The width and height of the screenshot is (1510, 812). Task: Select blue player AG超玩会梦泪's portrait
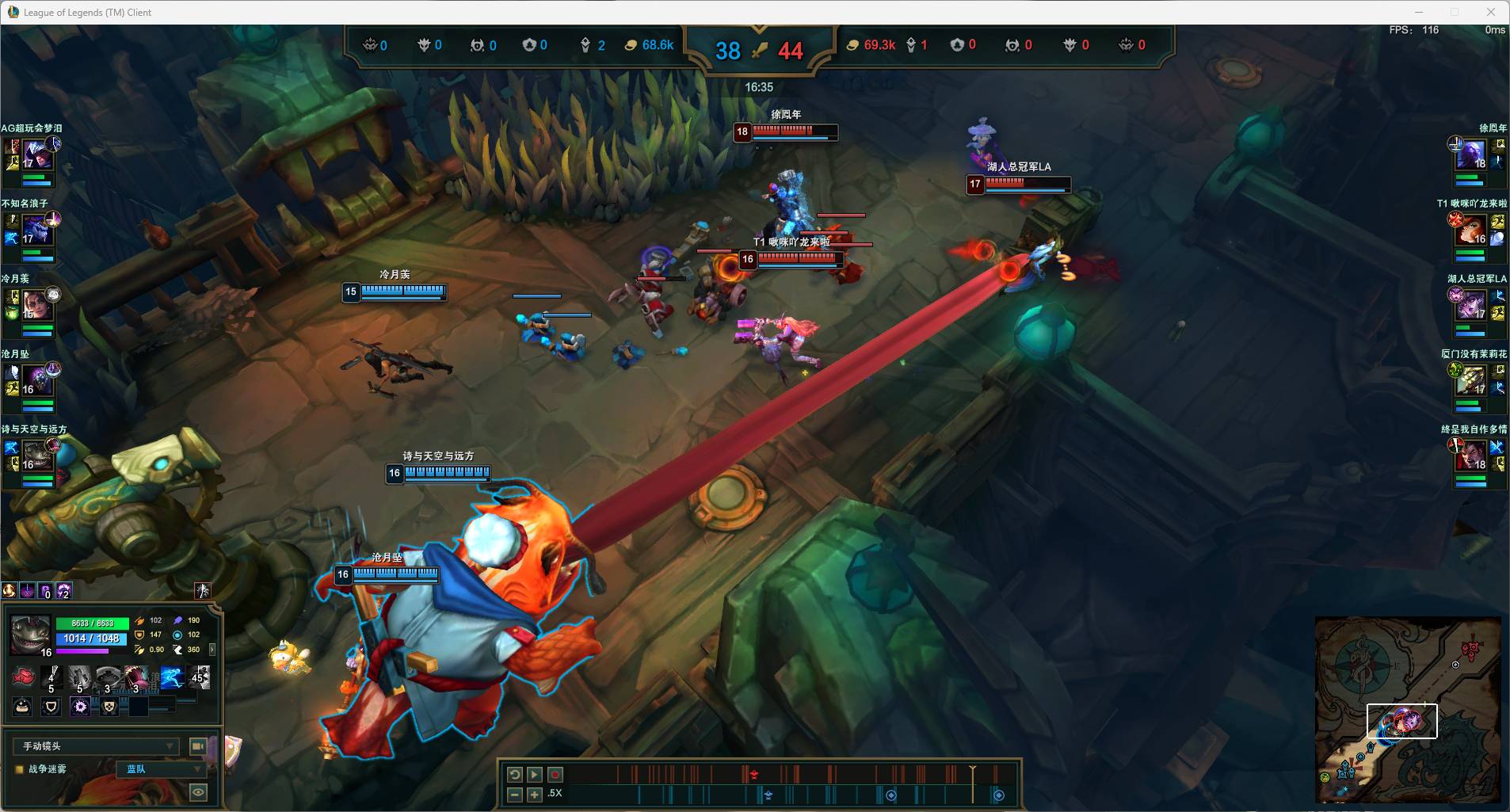click(x=37, y=154)
